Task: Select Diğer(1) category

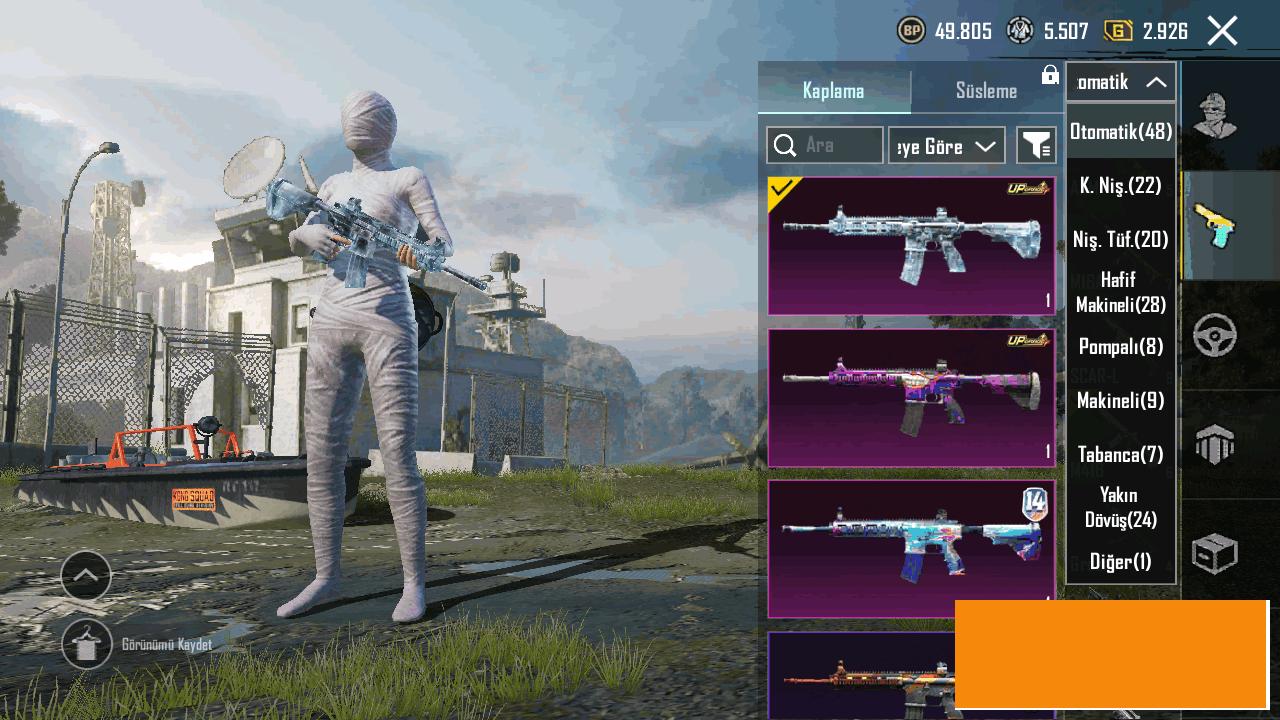Action: point(1121,562)
